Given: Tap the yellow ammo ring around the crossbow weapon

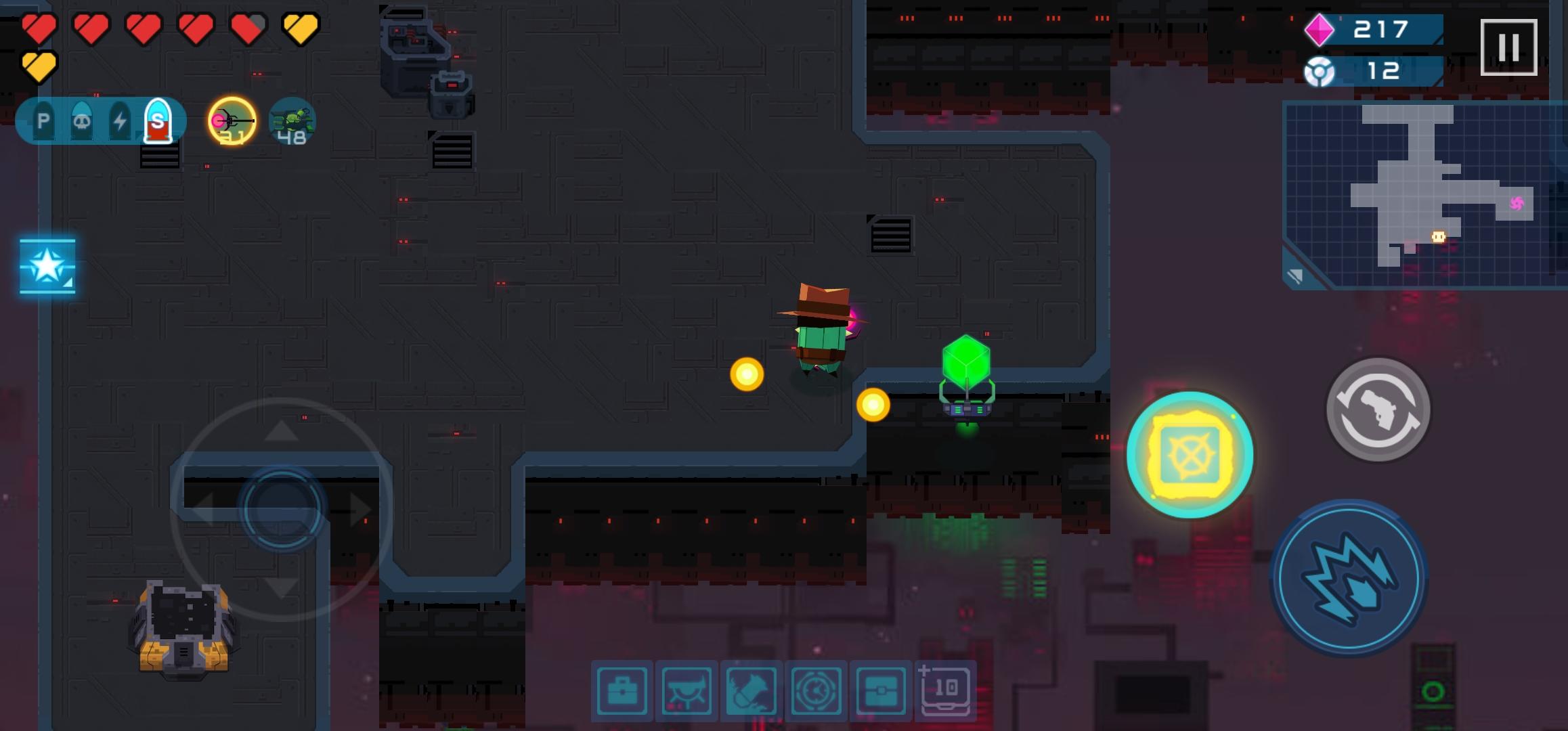Looking at the screenshot, I should click(232, 120).
